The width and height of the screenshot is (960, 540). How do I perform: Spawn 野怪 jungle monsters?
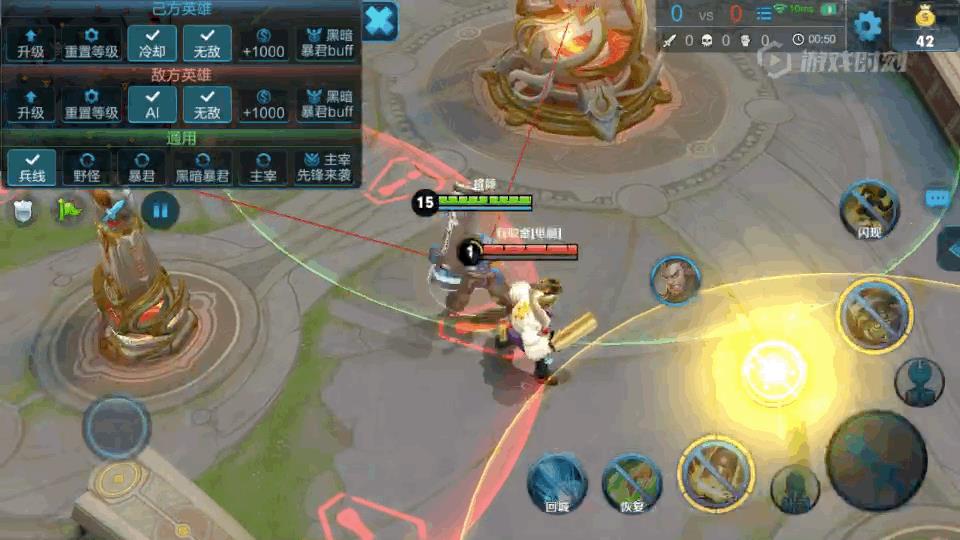pos(86,166)
